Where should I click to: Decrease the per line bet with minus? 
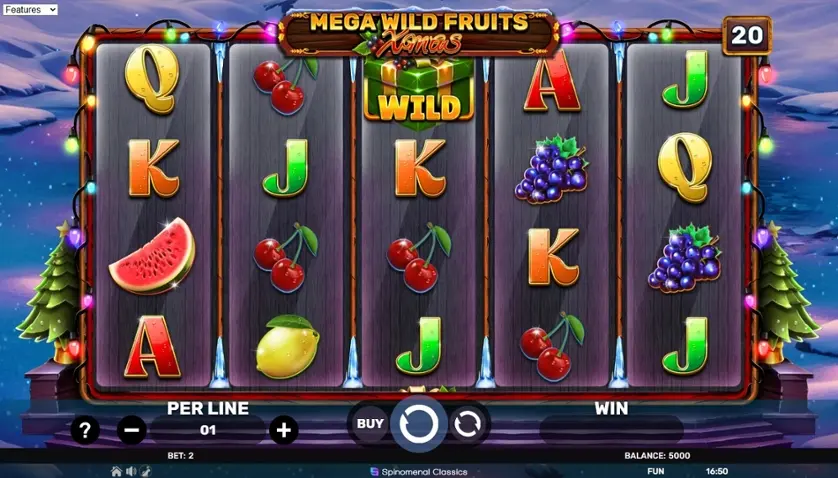(131, 430)
